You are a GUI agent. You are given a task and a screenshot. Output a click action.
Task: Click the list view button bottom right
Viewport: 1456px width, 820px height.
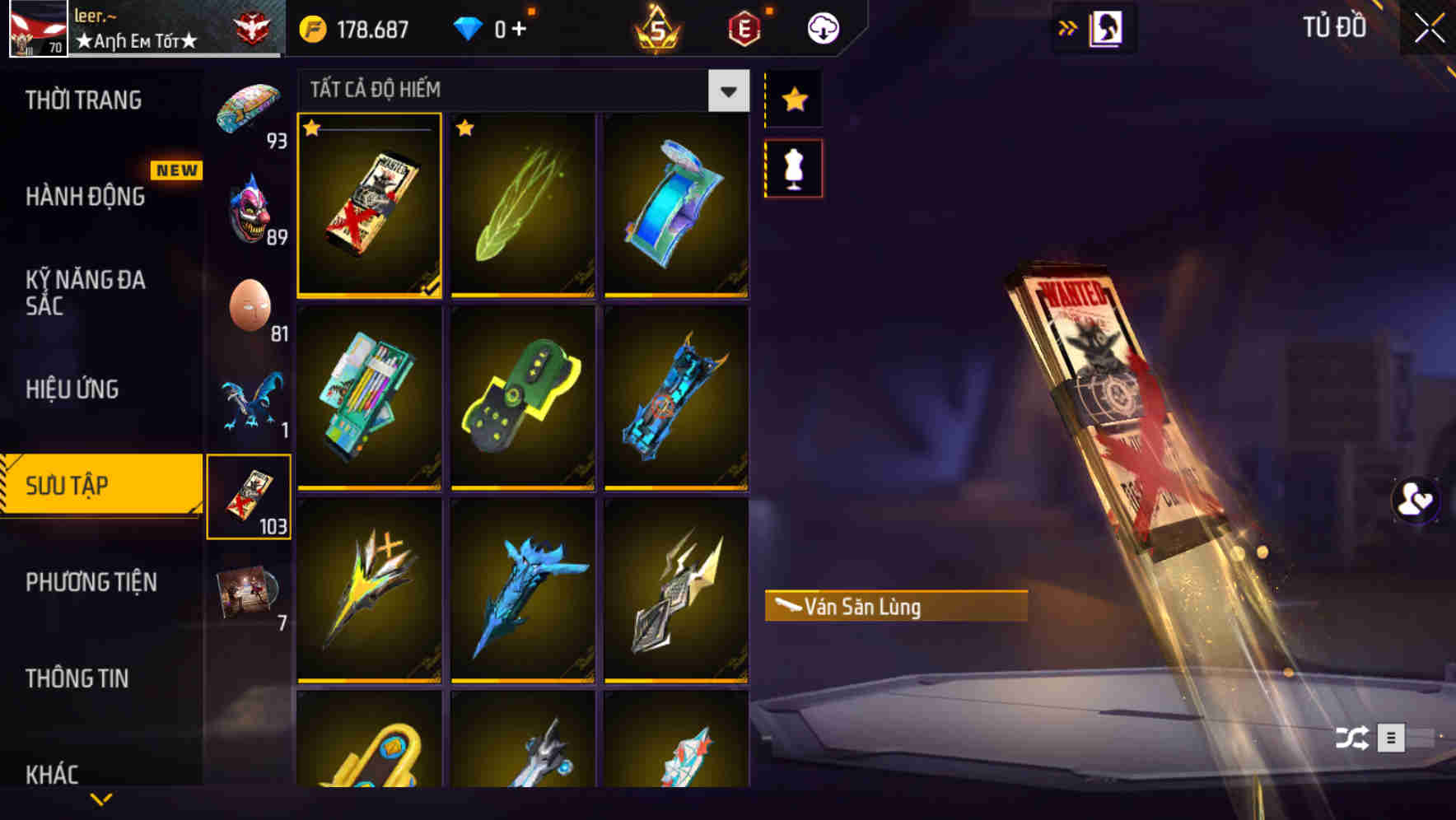pos(1392,738)
